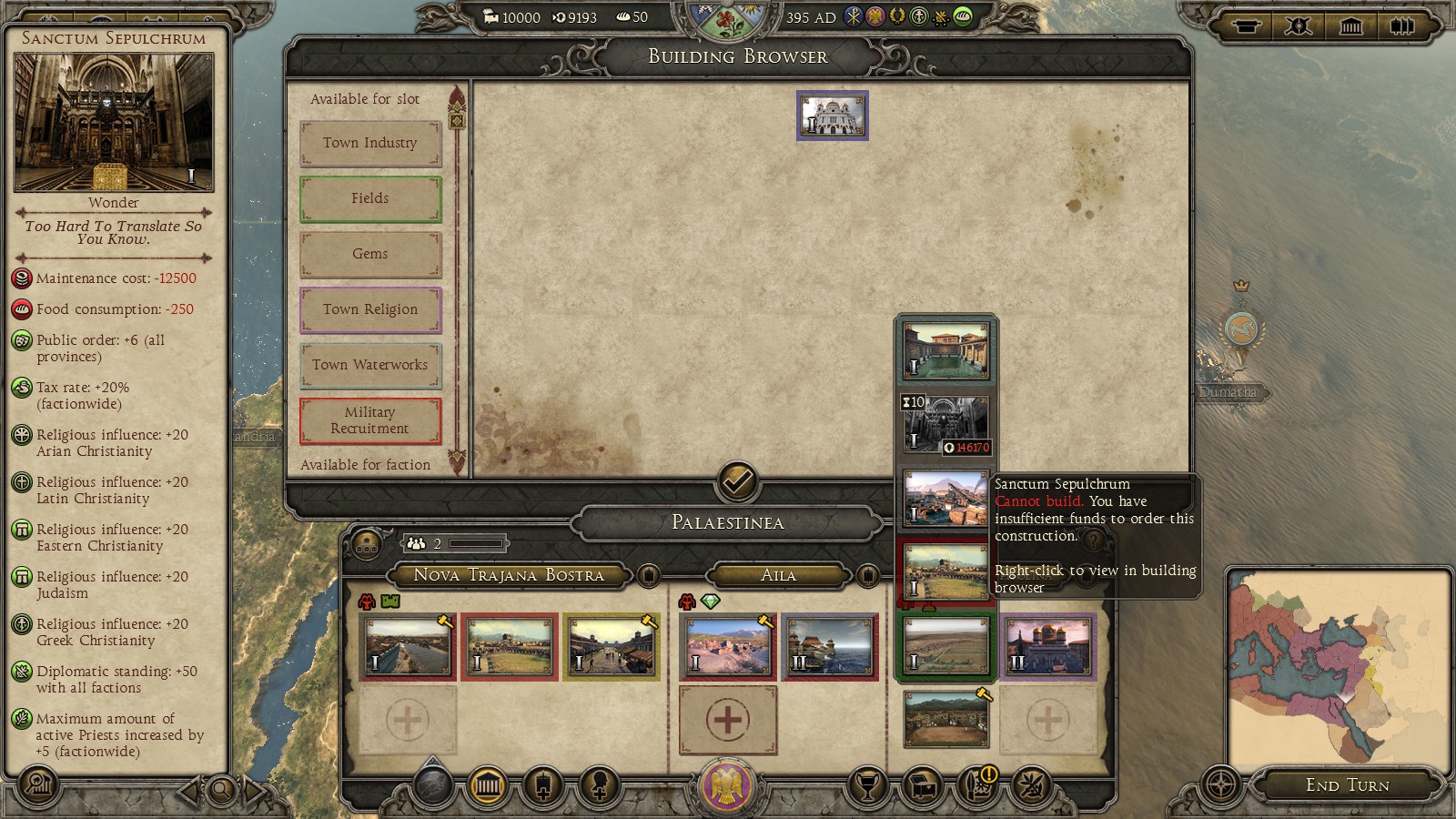Open the faction eagle emblem button
The height and width of the screenshot is (819, 1456).
(727, 785)
